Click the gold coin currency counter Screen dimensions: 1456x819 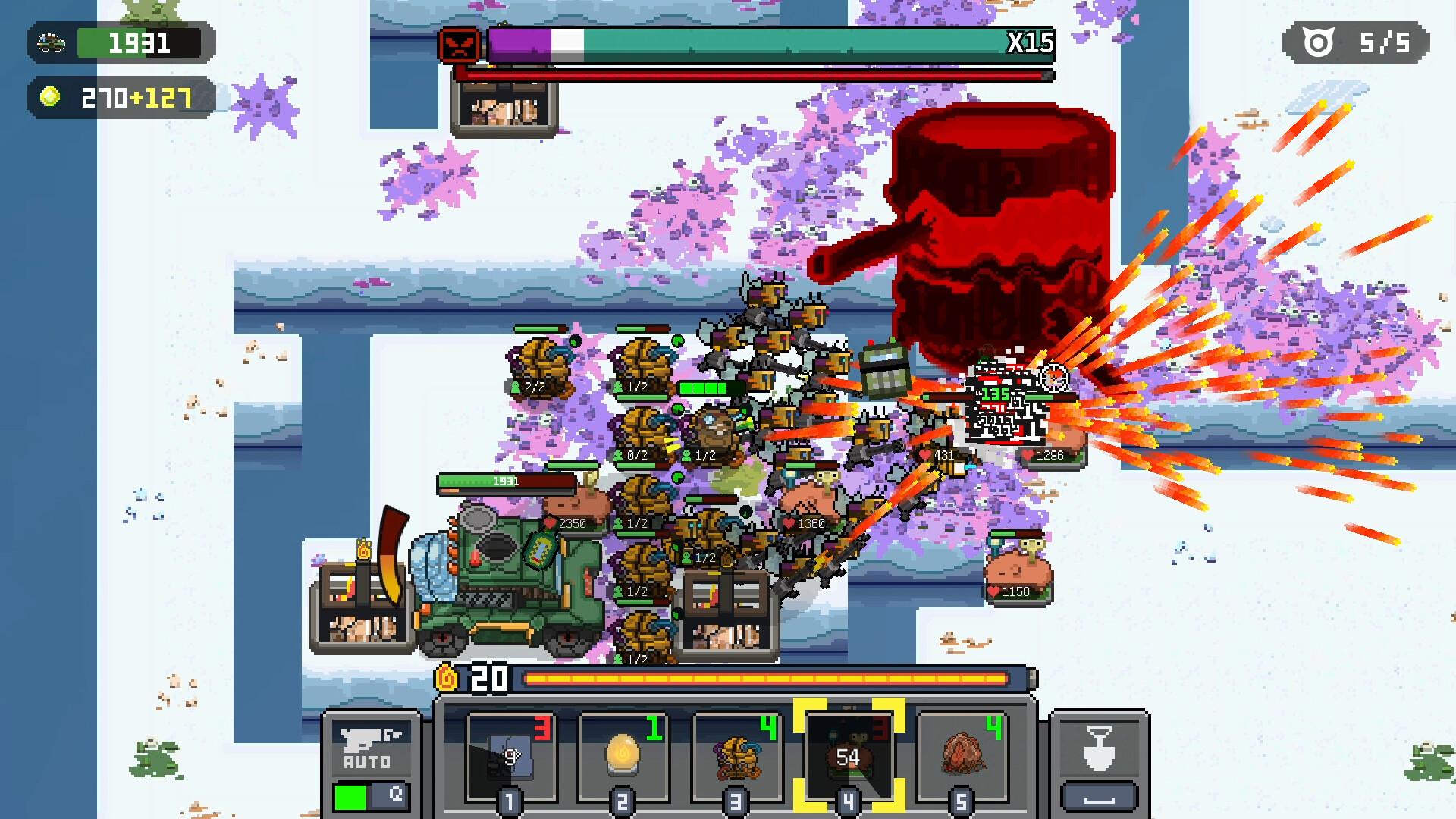[x=121, y=99]
